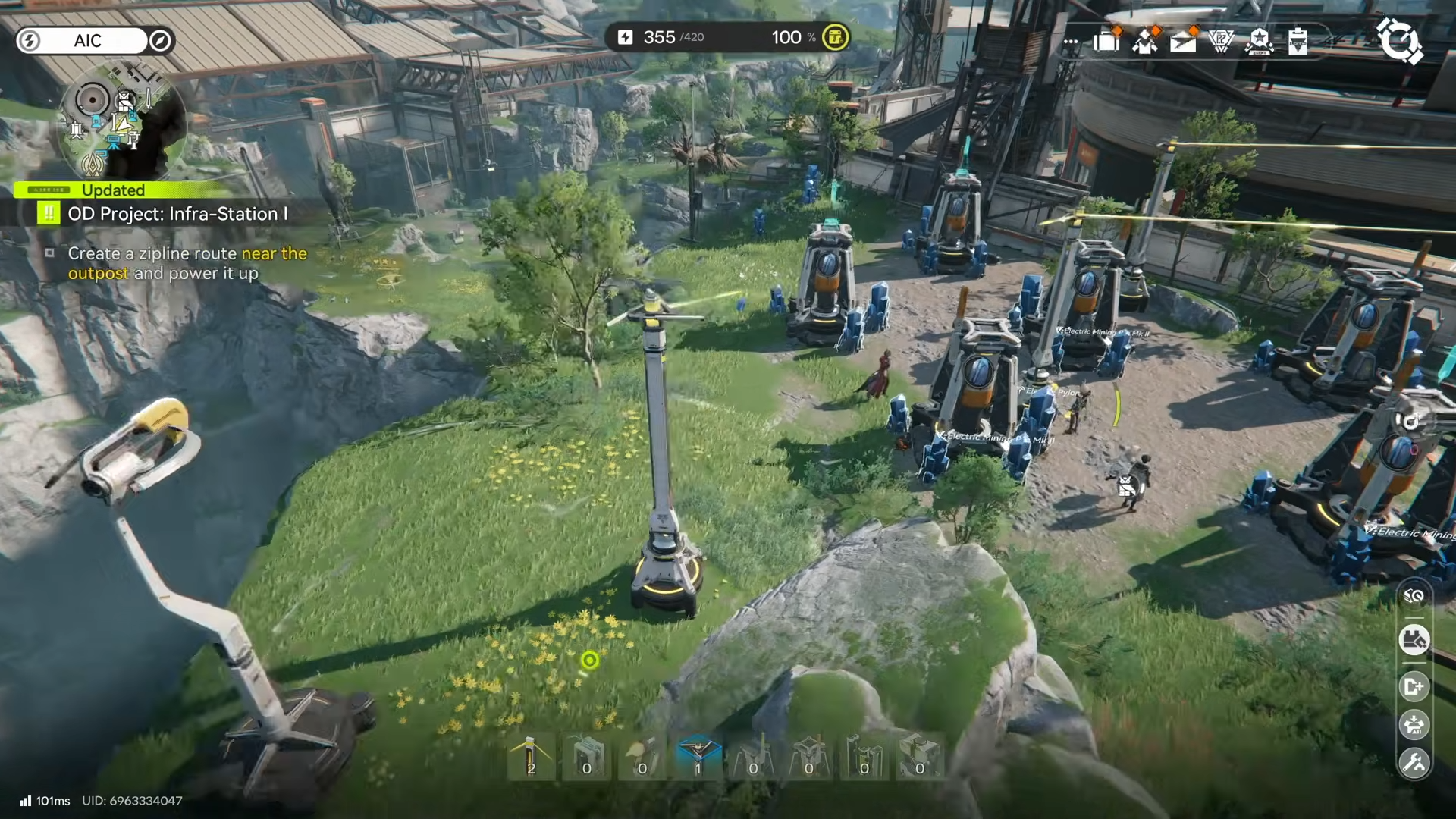Open the triangular pass badge icon
1456x819 pixels.
click(1221, 40)
